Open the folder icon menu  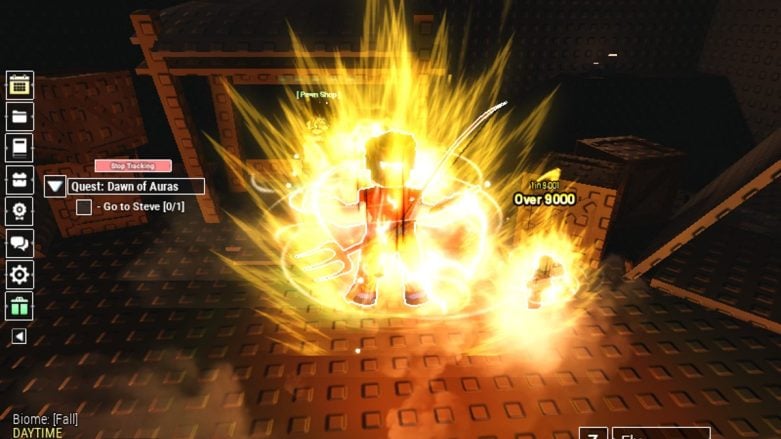(x=20, y=116)
